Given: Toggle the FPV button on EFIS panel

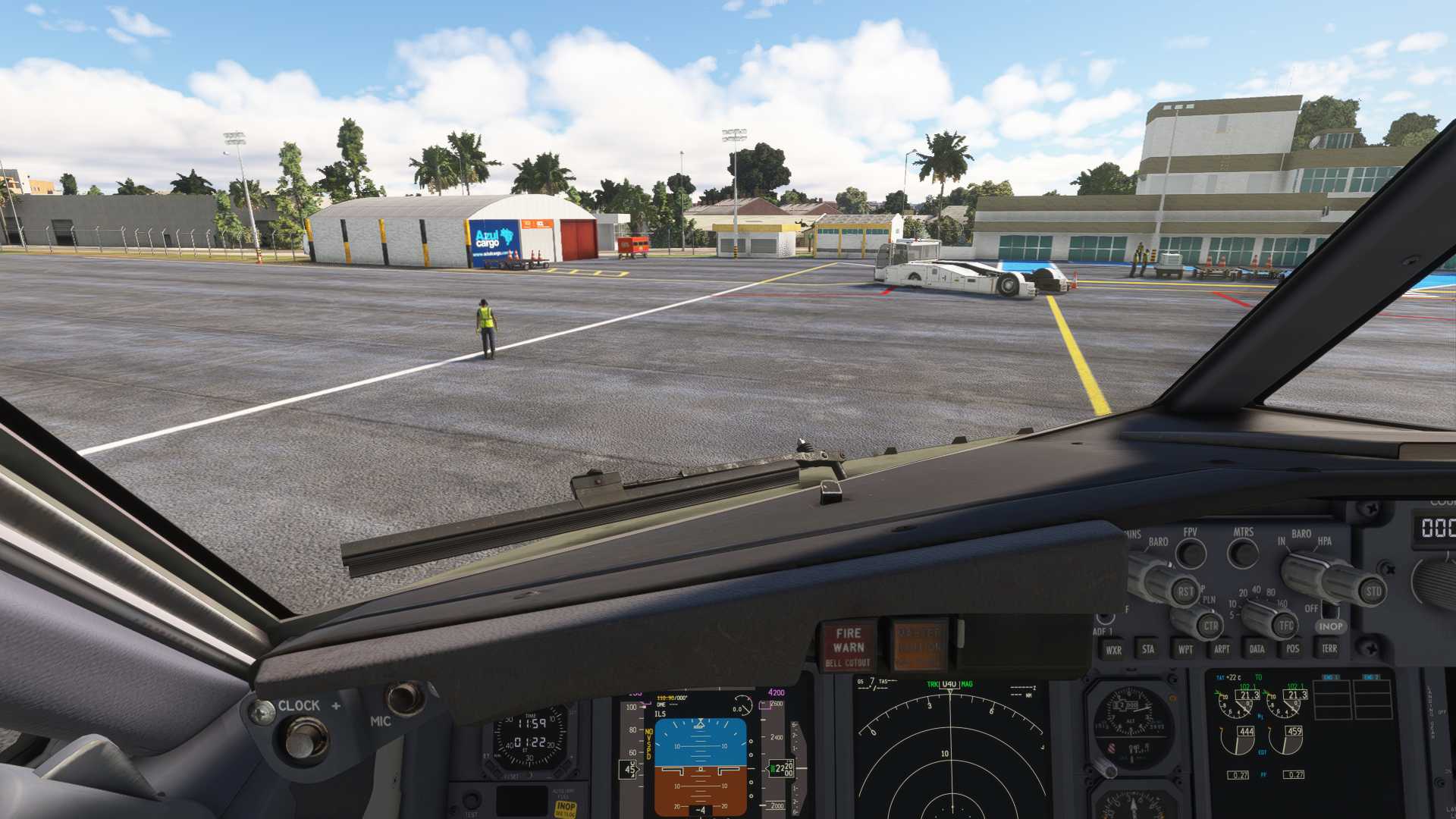Looking at the screenshot, I should point(1191,554).
